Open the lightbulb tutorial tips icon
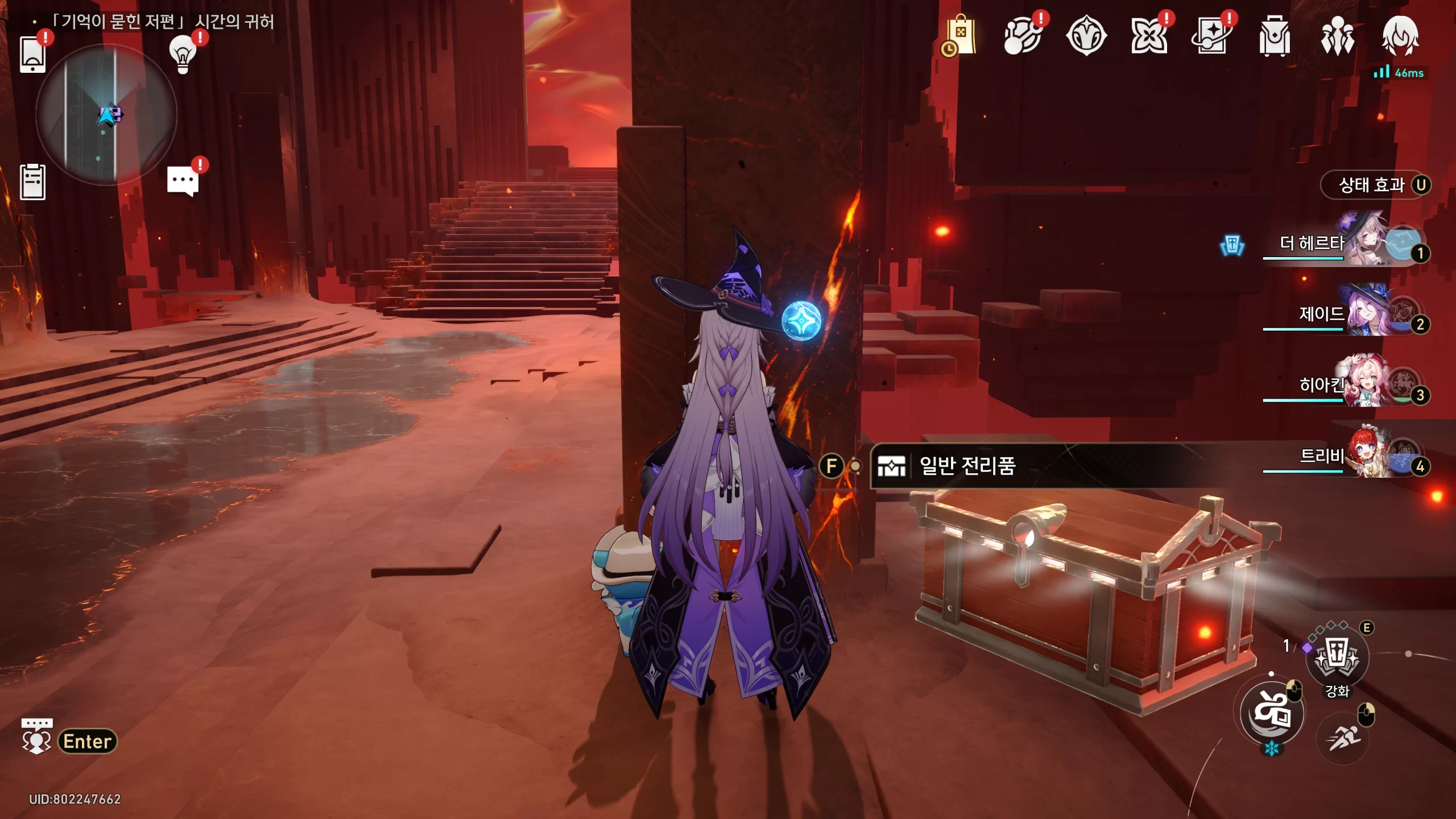Screen dimensions: 1456x819 (183, 54)
